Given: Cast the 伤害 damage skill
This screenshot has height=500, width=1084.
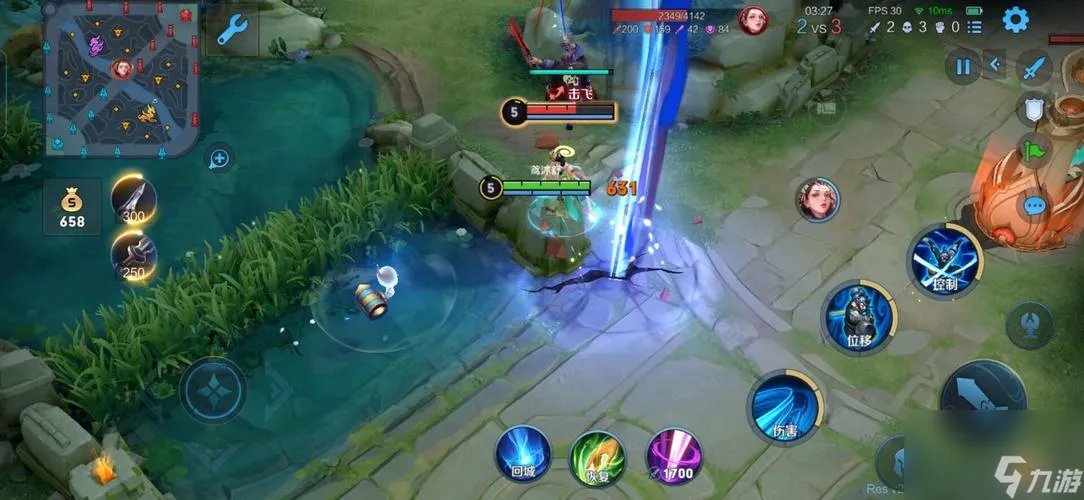Looking at the screenshot, I should point(784,406).
